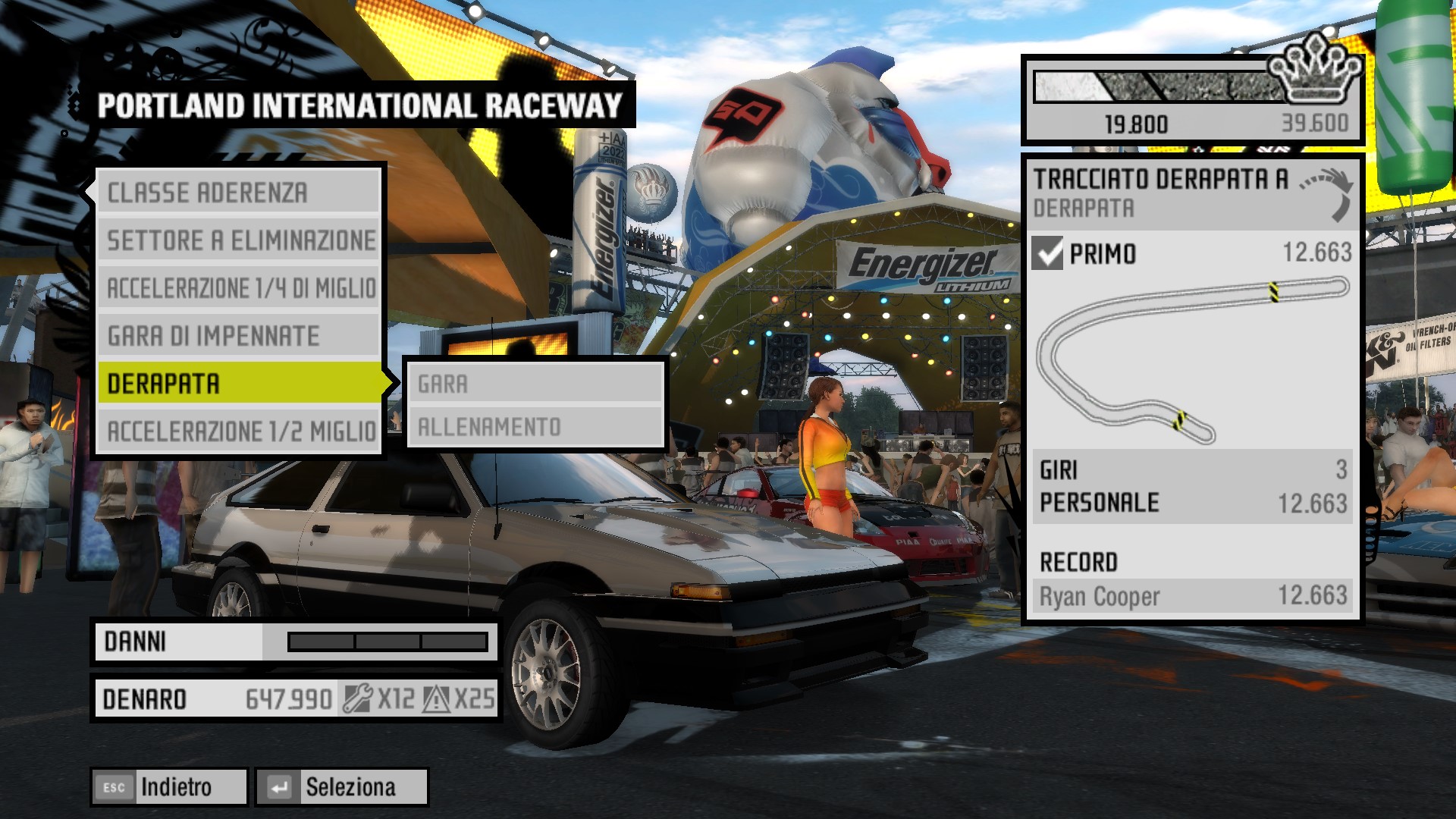Viewport: 1456px width, 819px height.
Task: Select the Classe Aderenza event
Action: pos(239,193)
